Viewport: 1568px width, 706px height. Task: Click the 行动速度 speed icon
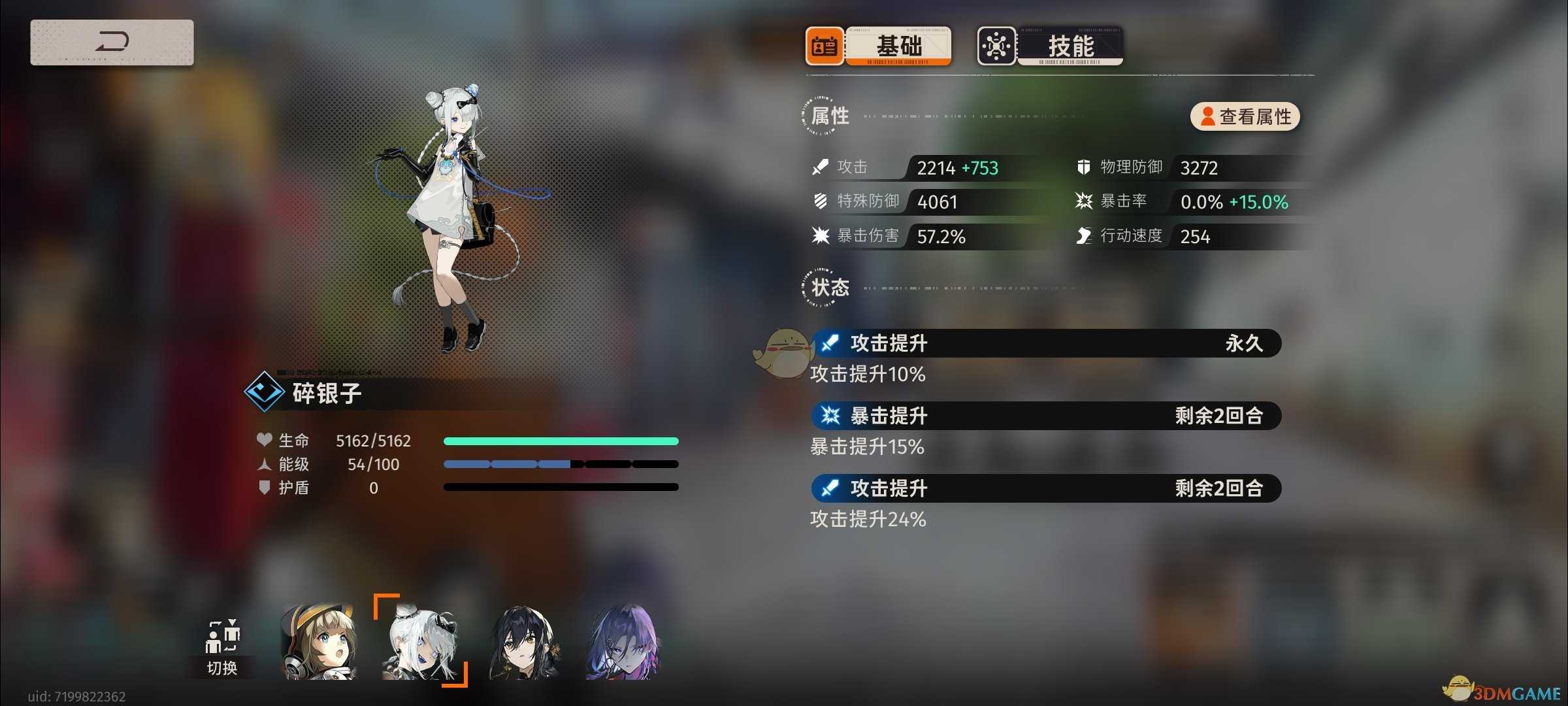point(1085,236)
